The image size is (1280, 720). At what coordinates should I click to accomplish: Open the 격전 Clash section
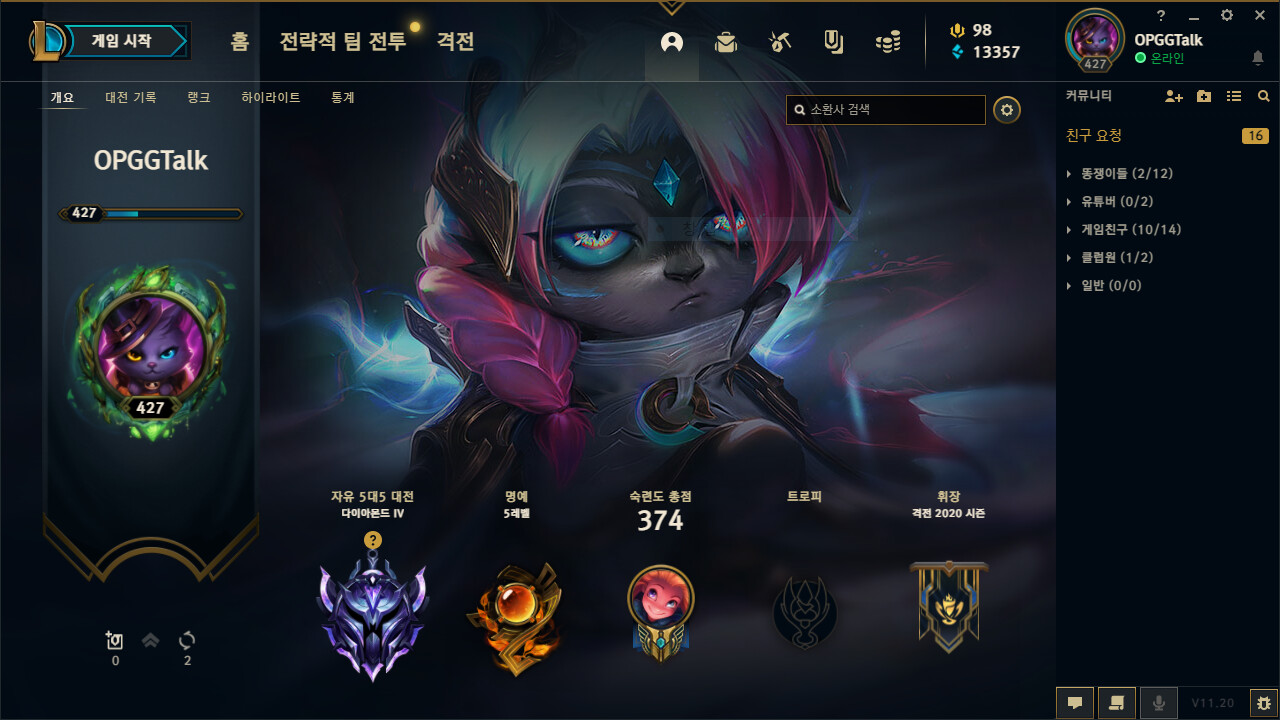455,42
